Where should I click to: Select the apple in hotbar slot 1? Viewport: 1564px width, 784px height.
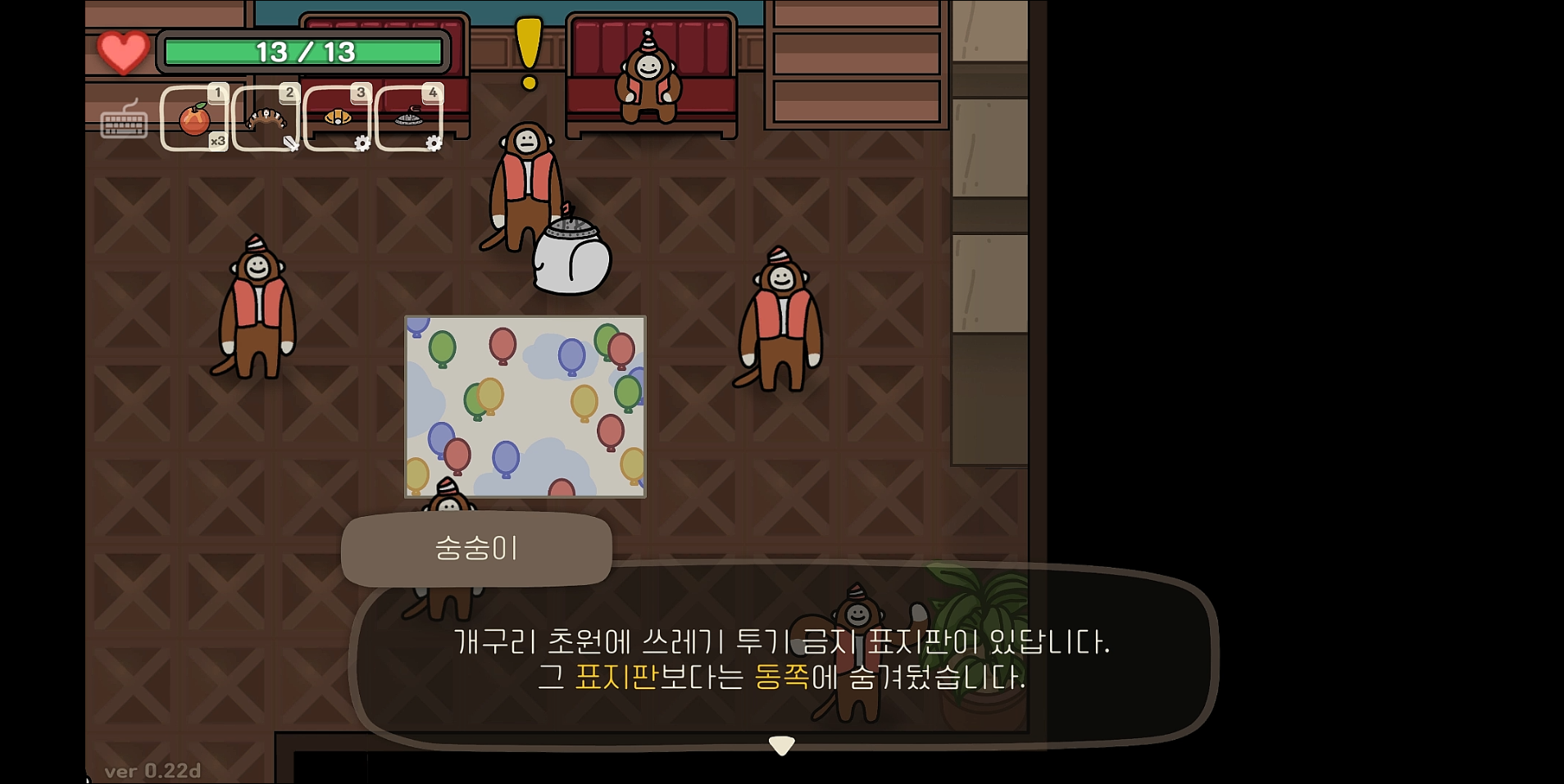(194, 117)
